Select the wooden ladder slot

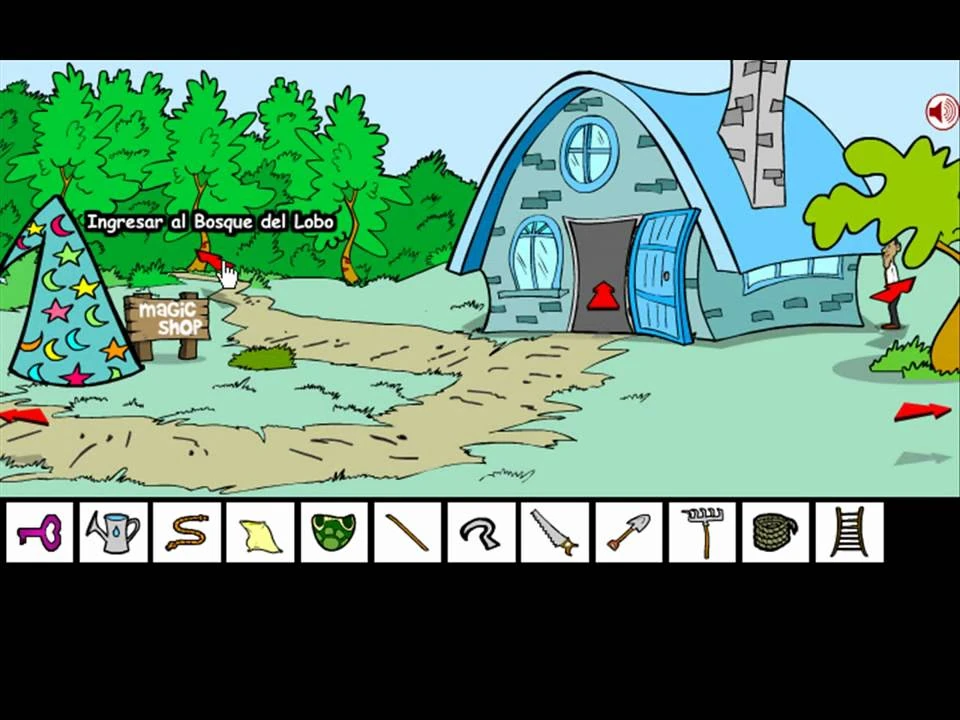pyautogui.click(x=849, y=532)
